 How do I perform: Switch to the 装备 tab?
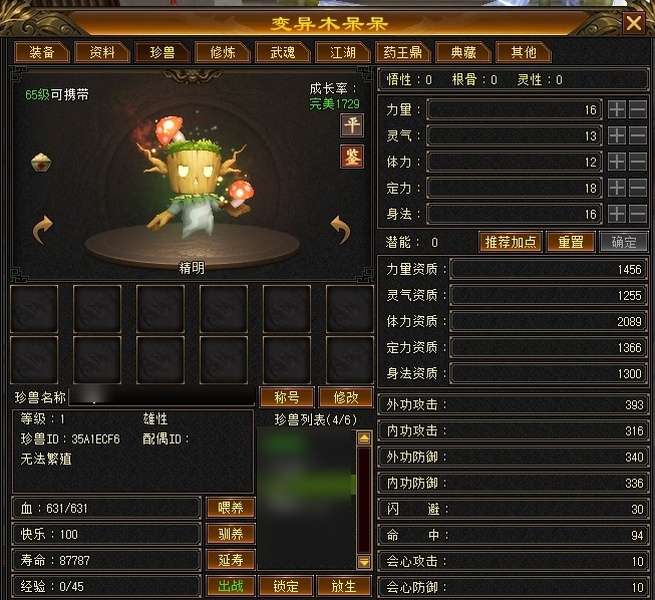[x=42, y=52]
